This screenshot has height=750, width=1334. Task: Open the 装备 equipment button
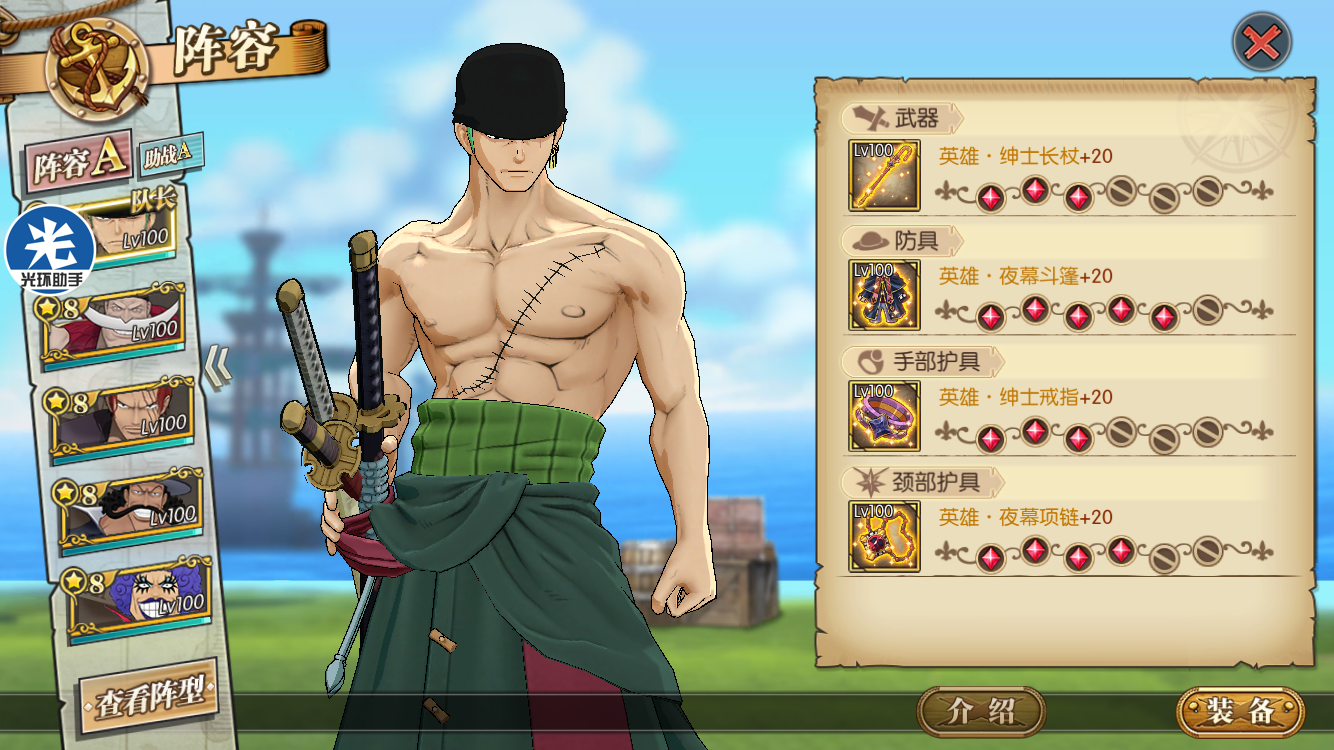click(1240, 711)
